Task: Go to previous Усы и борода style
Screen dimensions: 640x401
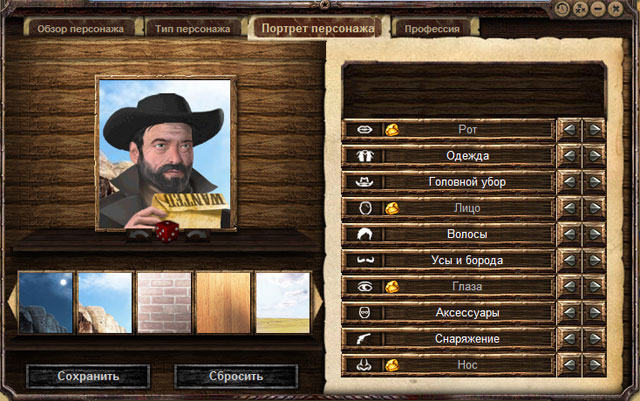Action: click(x=568, y=260)
